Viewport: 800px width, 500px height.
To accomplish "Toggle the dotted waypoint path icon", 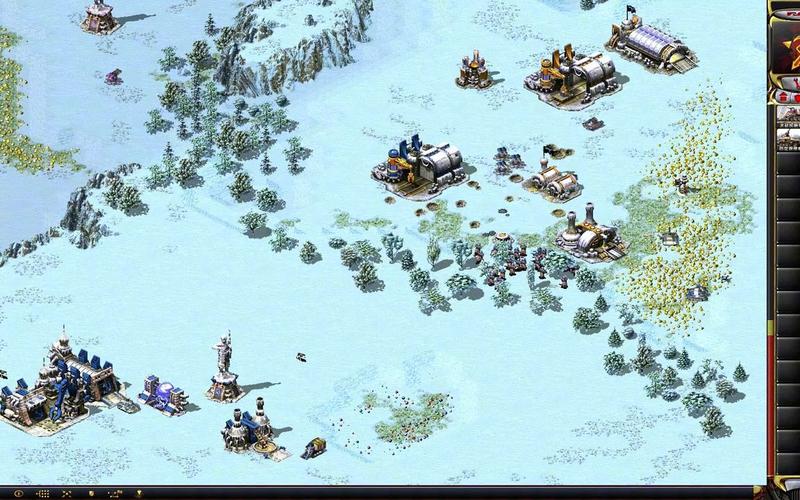I will 115,493.
